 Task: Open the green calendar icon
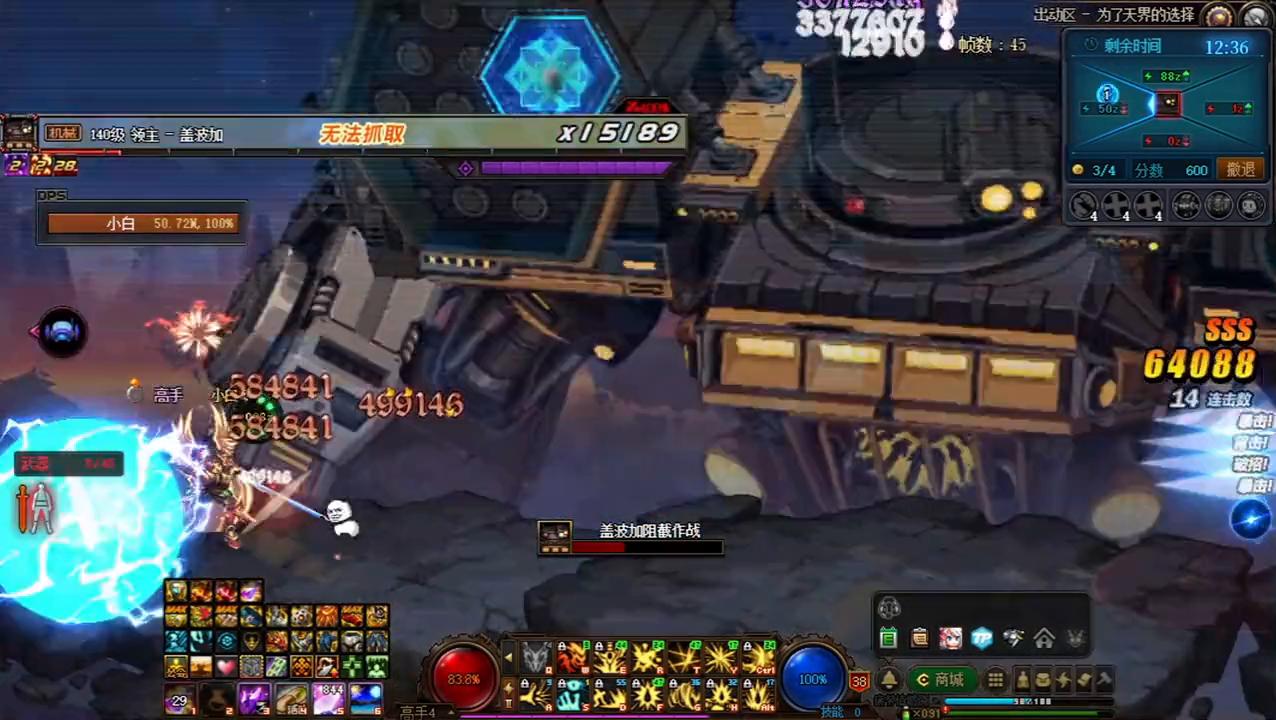(888, 638)
